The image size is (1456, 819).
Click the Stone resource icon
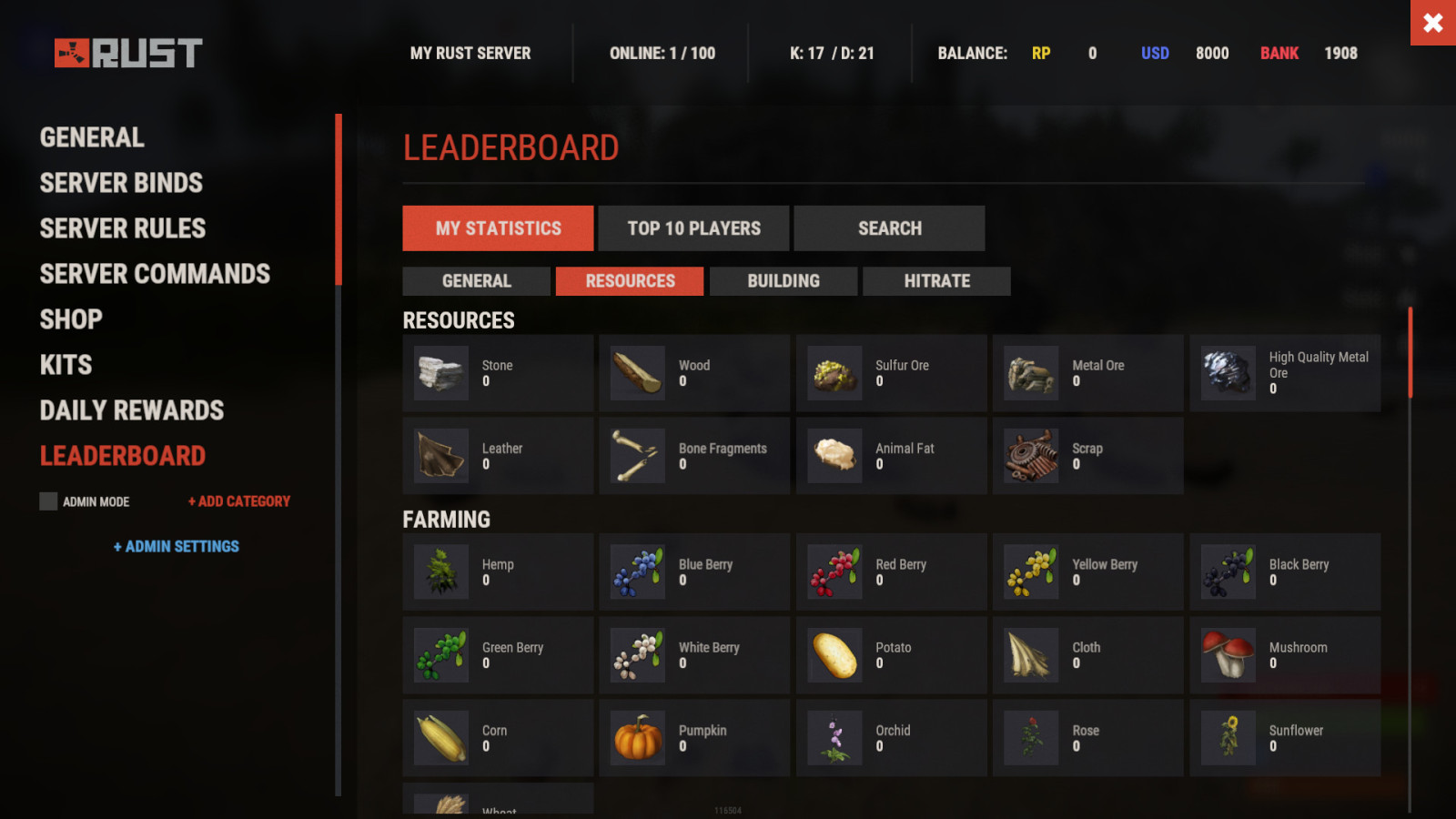pos(440,372)
